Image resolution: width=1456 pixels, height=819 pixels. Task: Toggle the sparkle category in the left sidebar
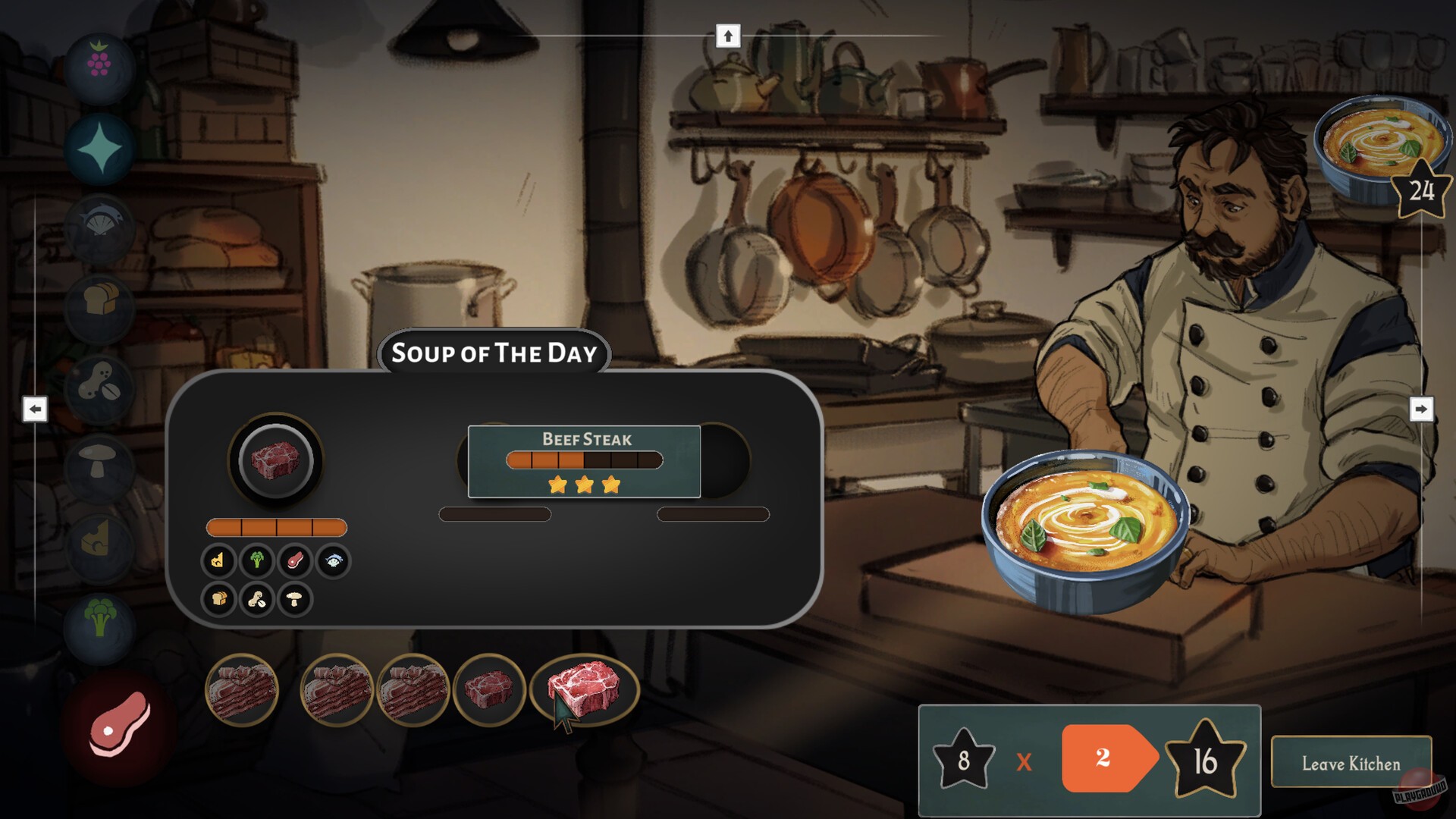point(101,148)
